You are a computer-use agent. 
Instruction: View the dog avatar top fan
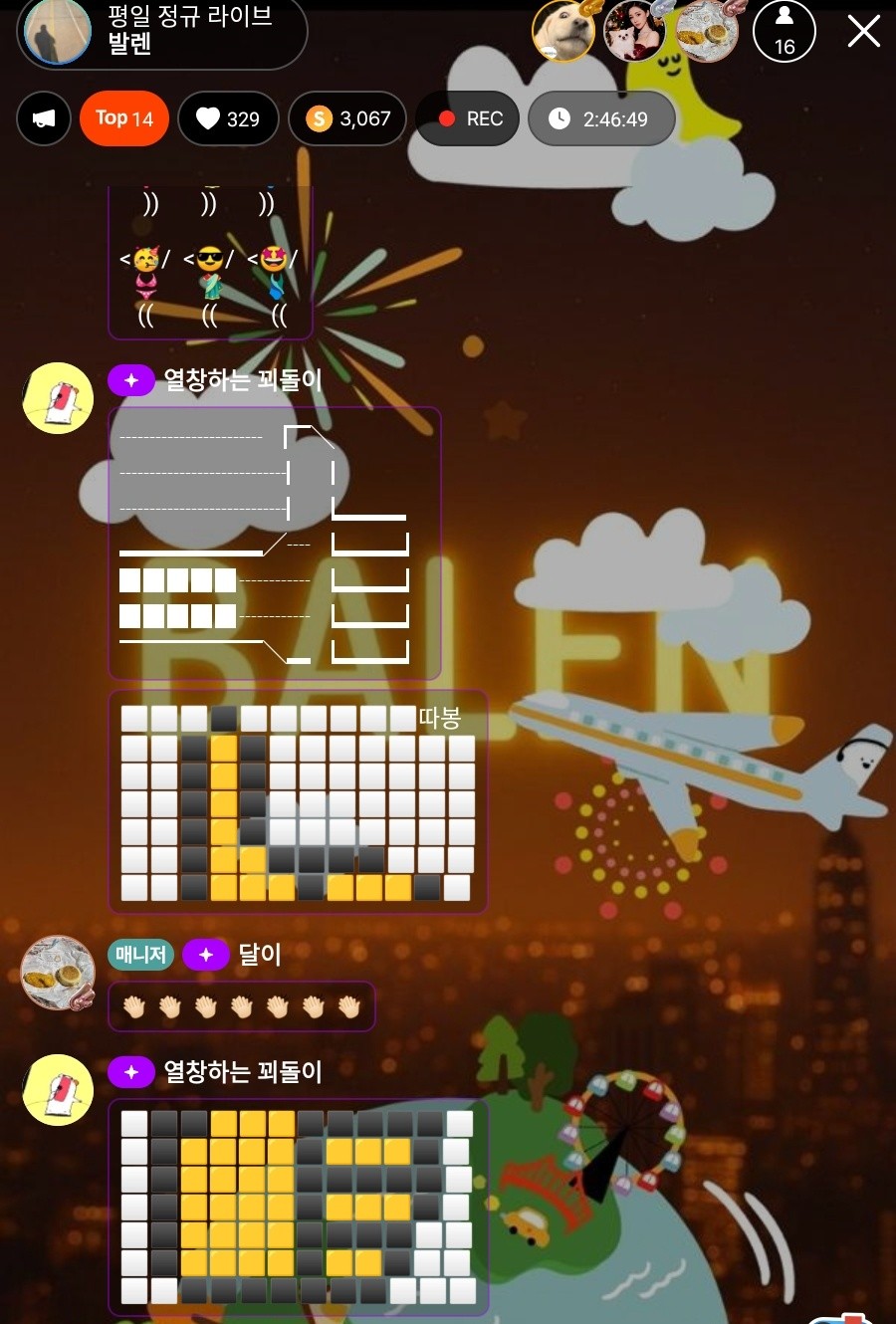point(563,32)
